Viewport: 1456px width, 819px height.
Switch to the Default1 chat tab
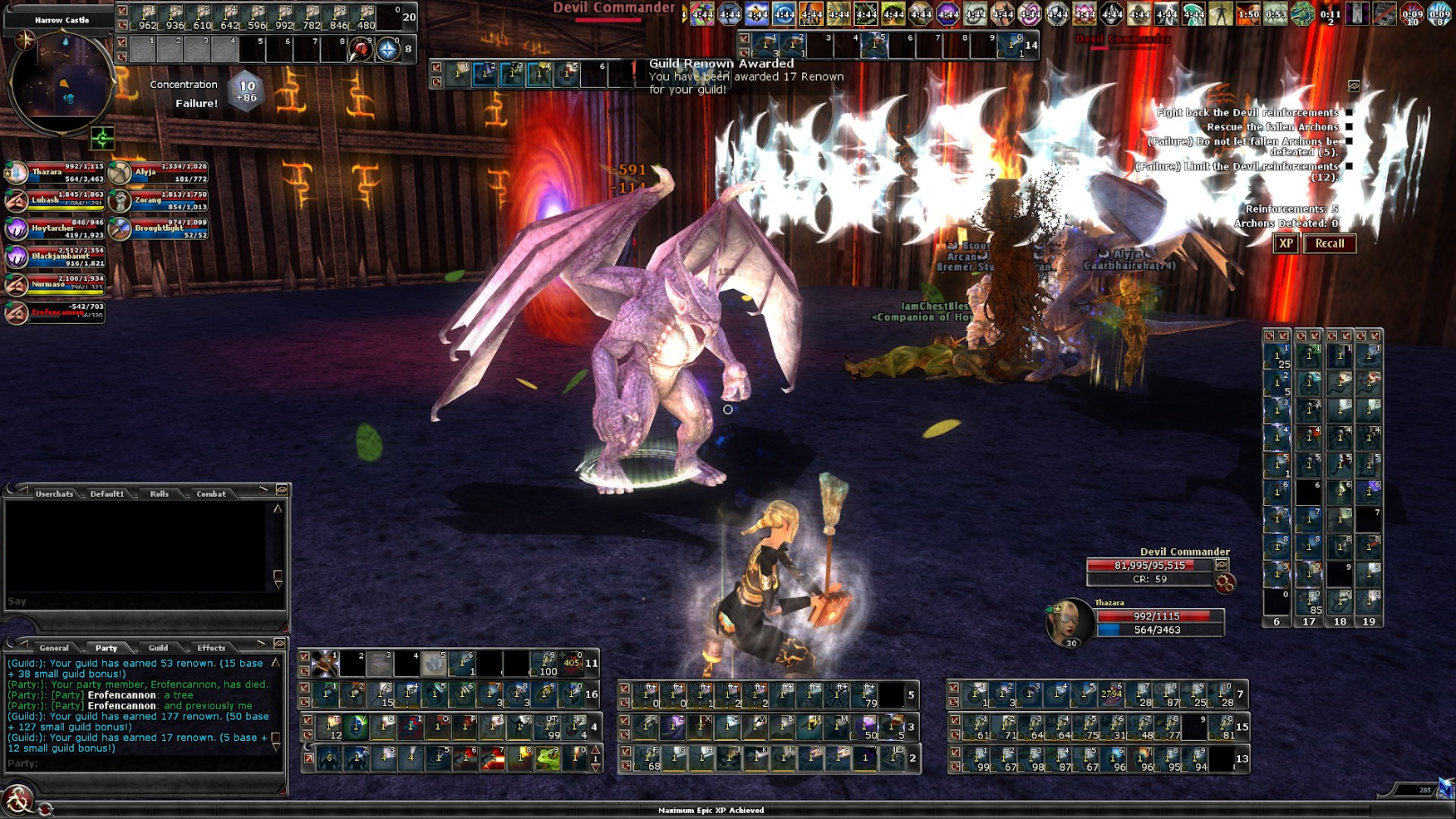107,493
